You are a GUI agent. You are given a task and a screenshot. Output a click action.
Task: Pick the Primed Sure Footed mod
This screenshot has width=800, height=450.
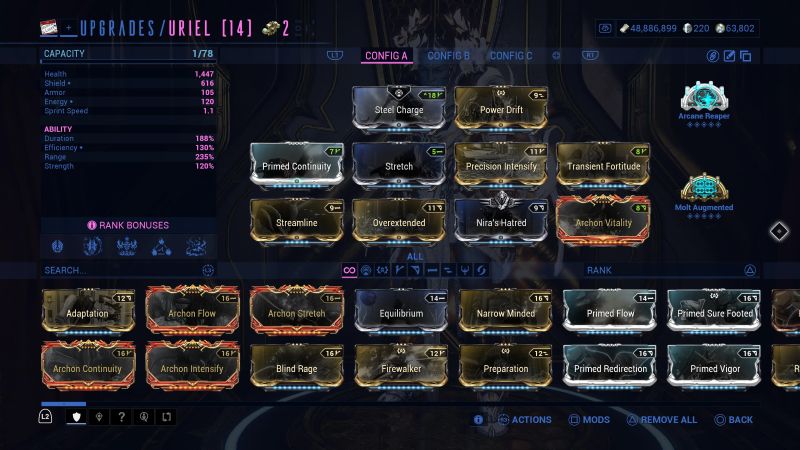coord(712,311)
